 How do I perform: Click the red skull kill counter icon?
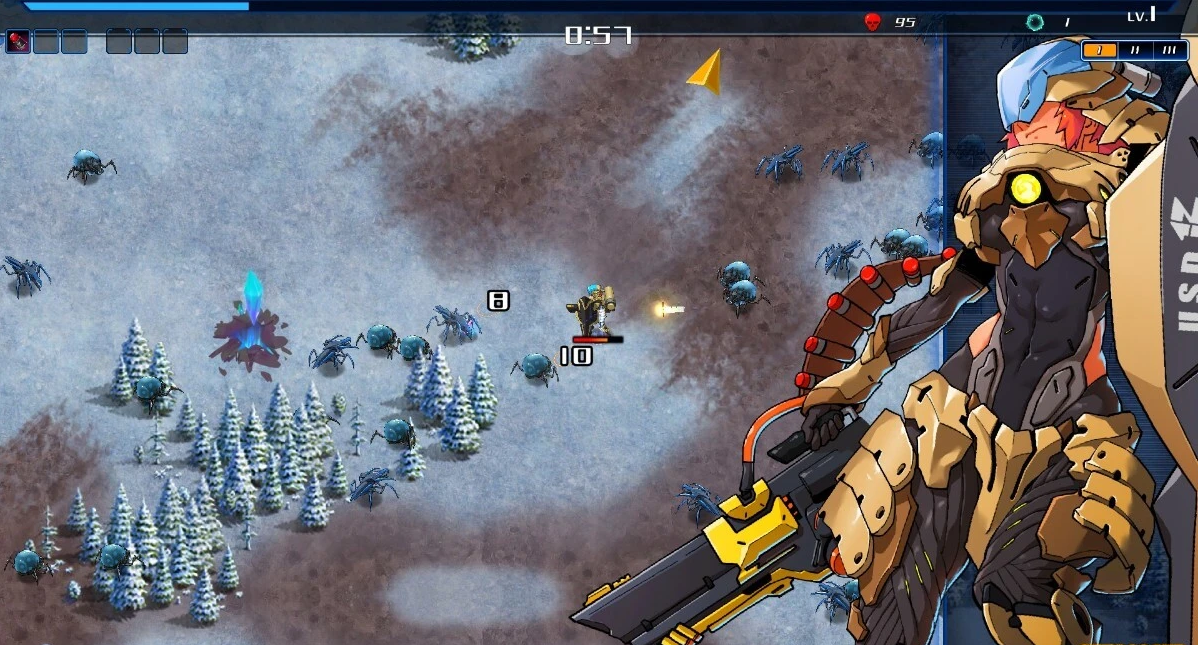point(872,21)
